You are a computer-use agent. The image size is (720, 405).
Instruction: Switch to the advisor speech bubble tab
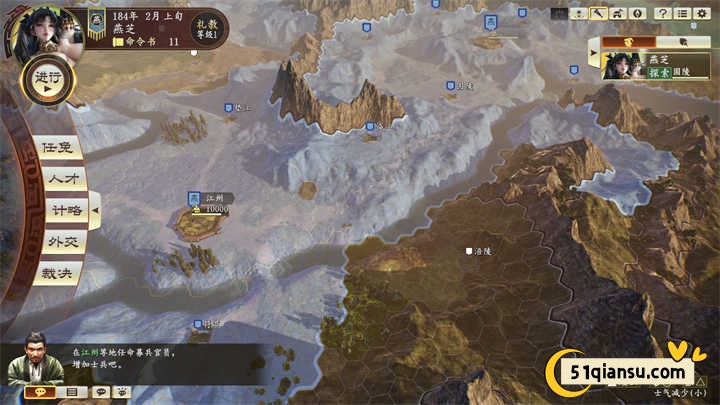40,392
